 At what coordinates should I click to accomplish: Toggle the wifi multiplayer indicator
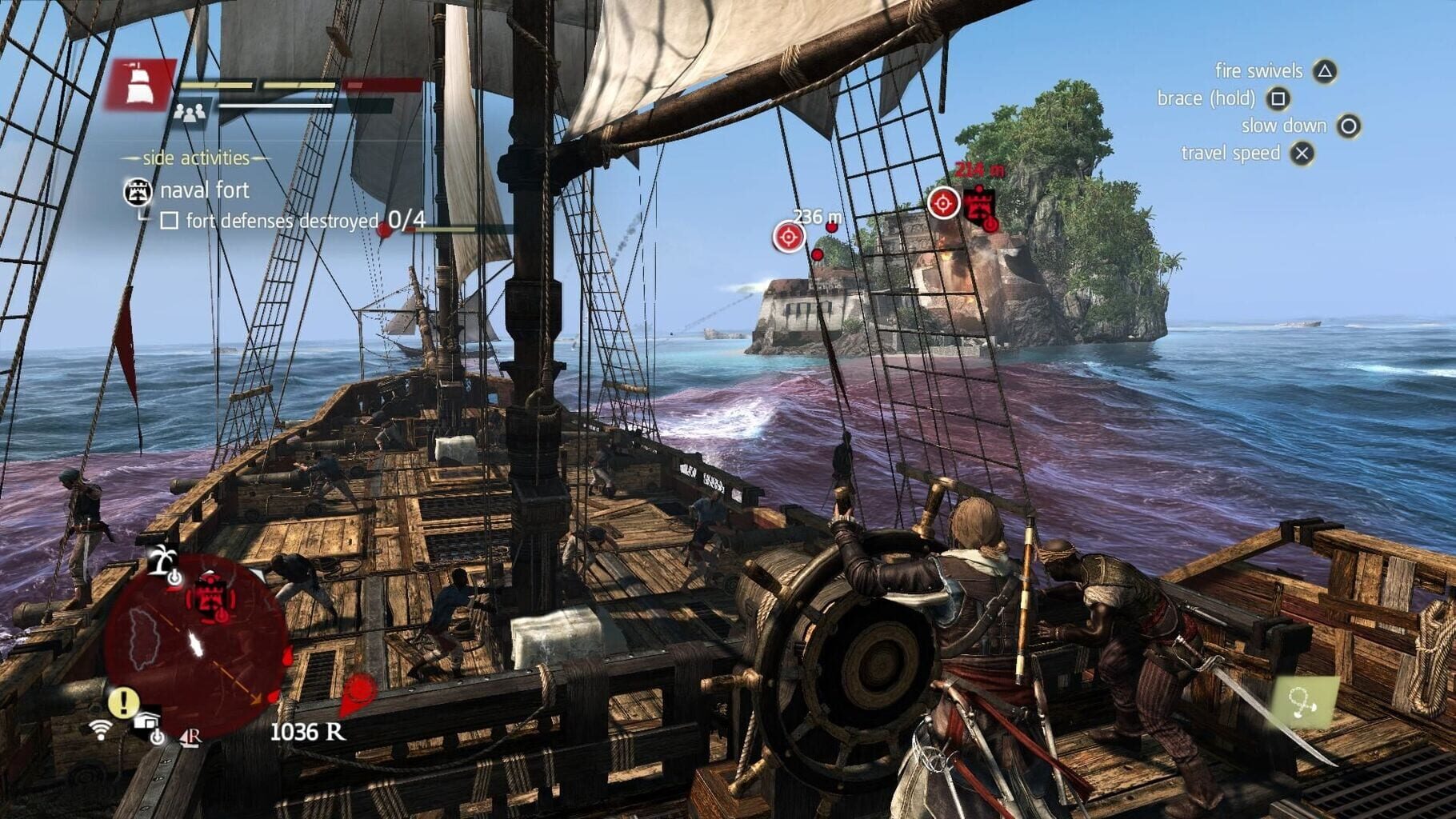(x=102, y=729)
